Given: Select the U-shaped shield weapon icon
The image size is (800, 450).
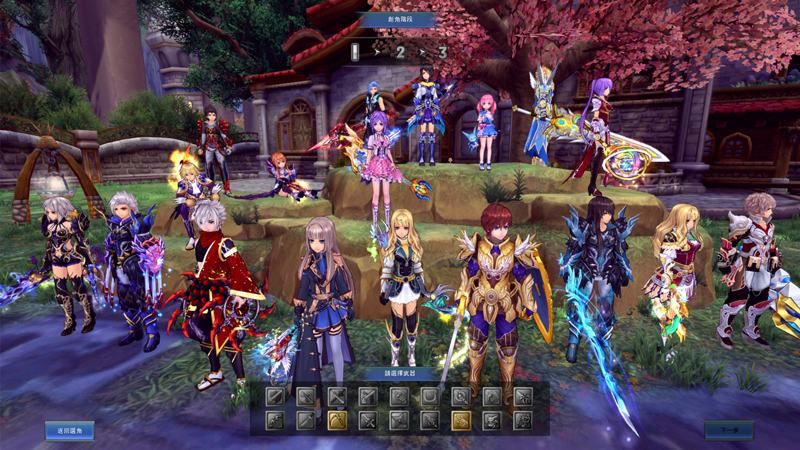Looking at the screenshot, I should 430,397.
